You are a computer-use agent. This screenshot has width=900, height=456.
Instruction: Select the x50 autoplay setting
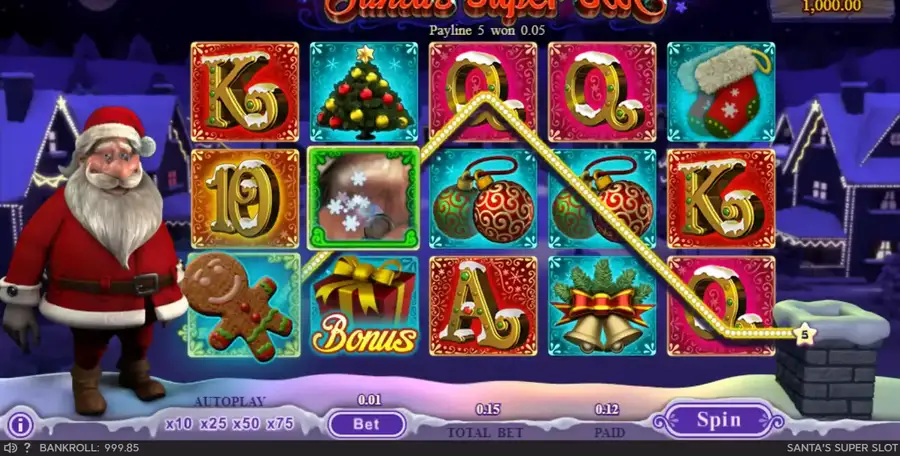[246, 424]
